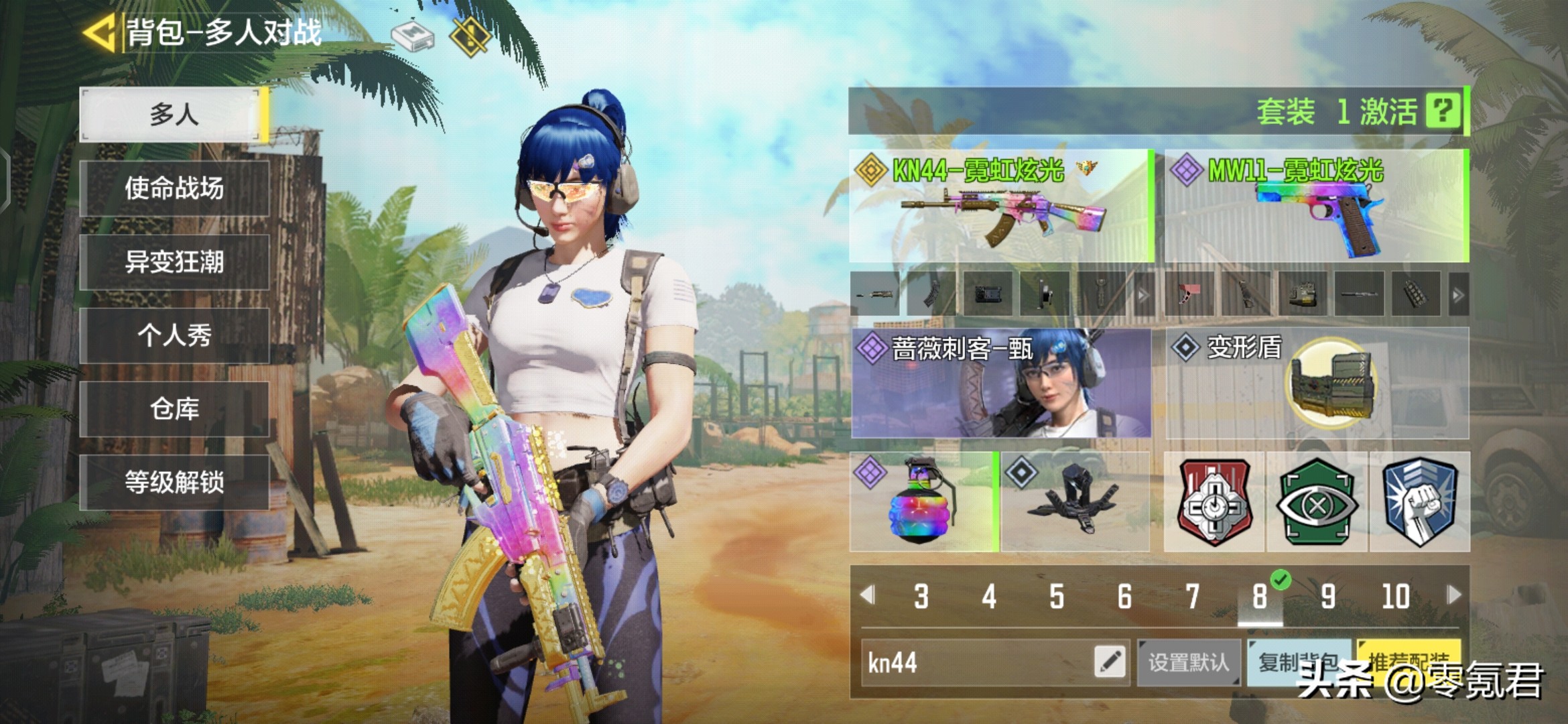Open the 套装 help question mark
Viewport: 1568px width, 724px height.
click(1443, 111)
